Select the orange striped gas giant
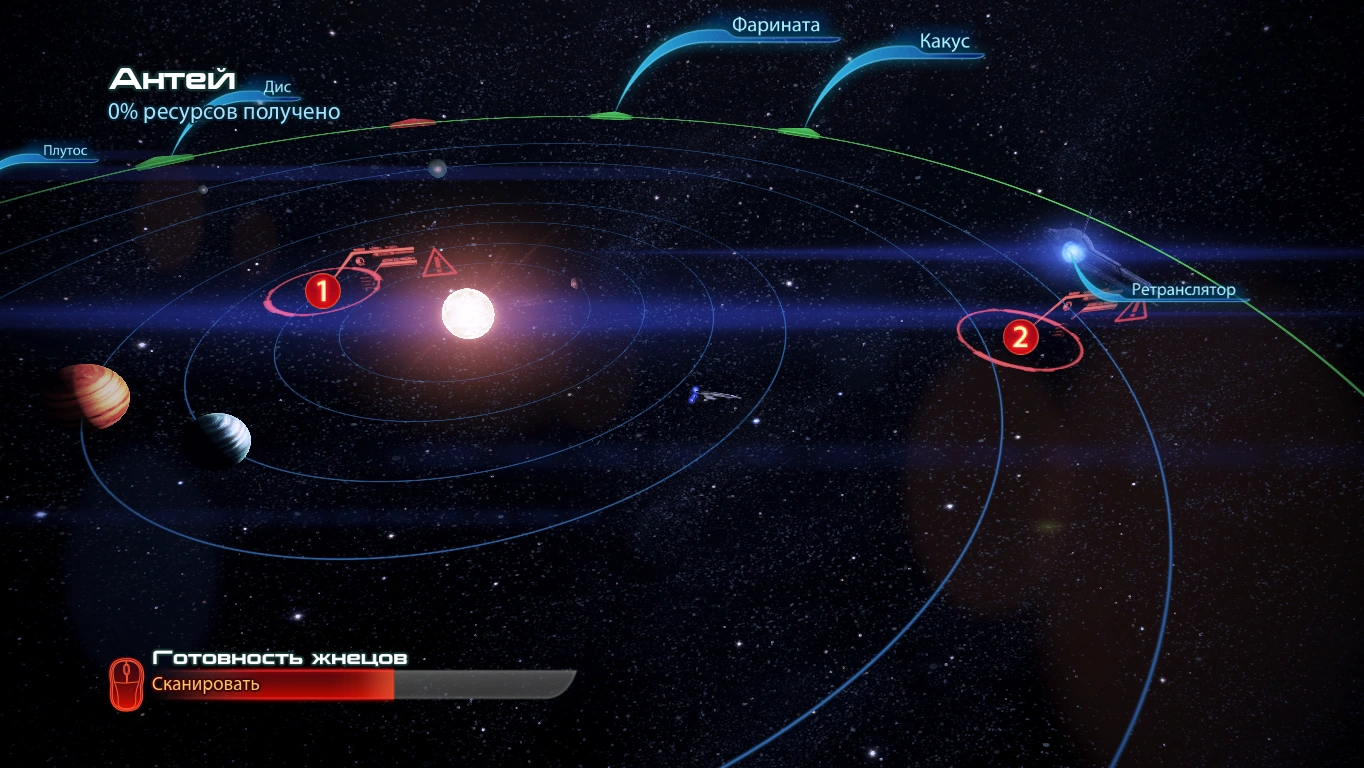The image size is (1364, 768). (90, 395)
